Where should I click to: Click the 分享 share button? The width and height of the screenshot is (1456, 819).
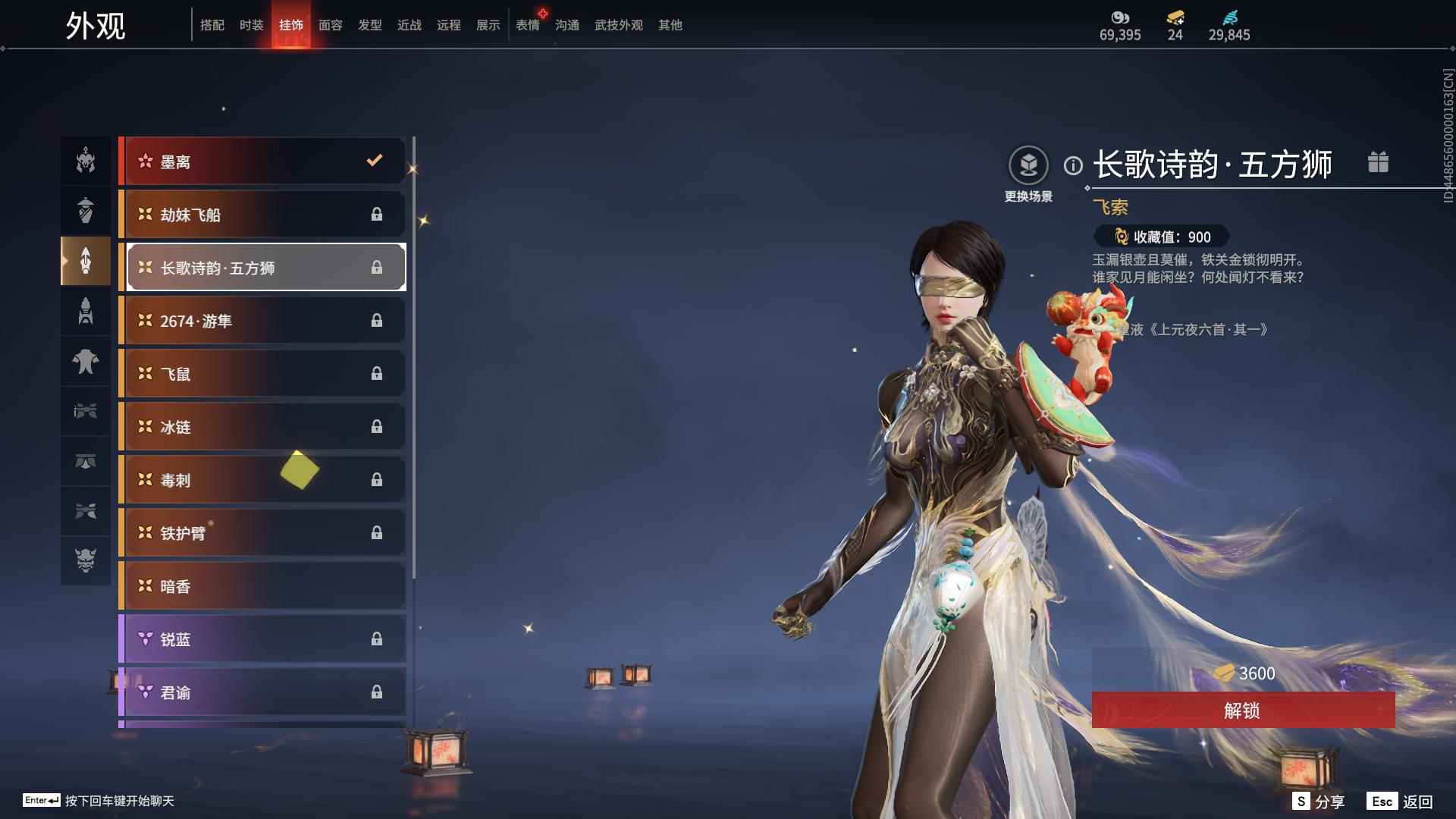(x=1319, y=802)
